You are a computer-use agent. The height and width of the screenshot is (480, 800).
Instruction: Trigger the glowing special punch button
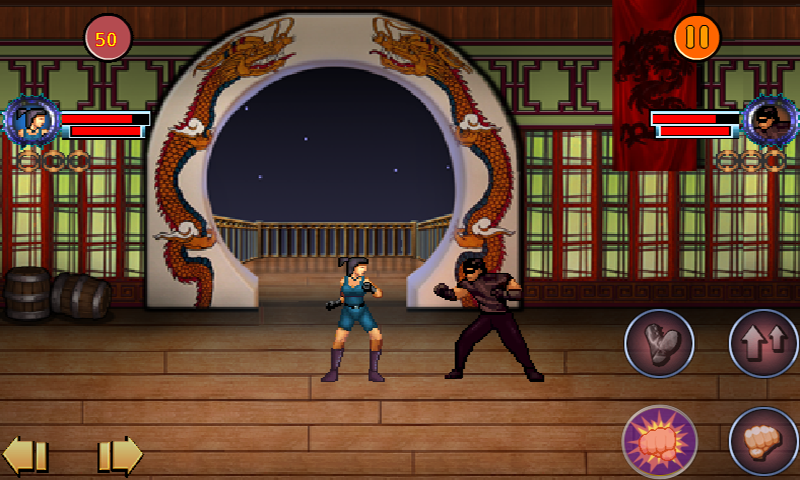659,441
